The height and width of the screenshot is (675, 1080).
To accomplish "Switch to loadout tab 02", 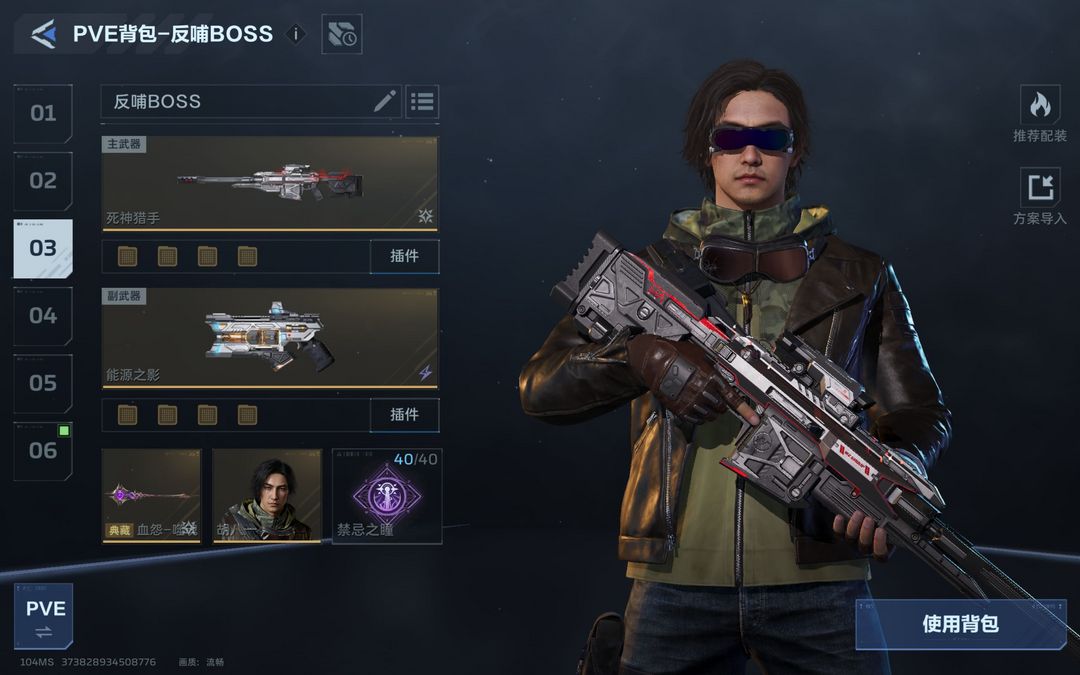I will [x=43, y=181].
